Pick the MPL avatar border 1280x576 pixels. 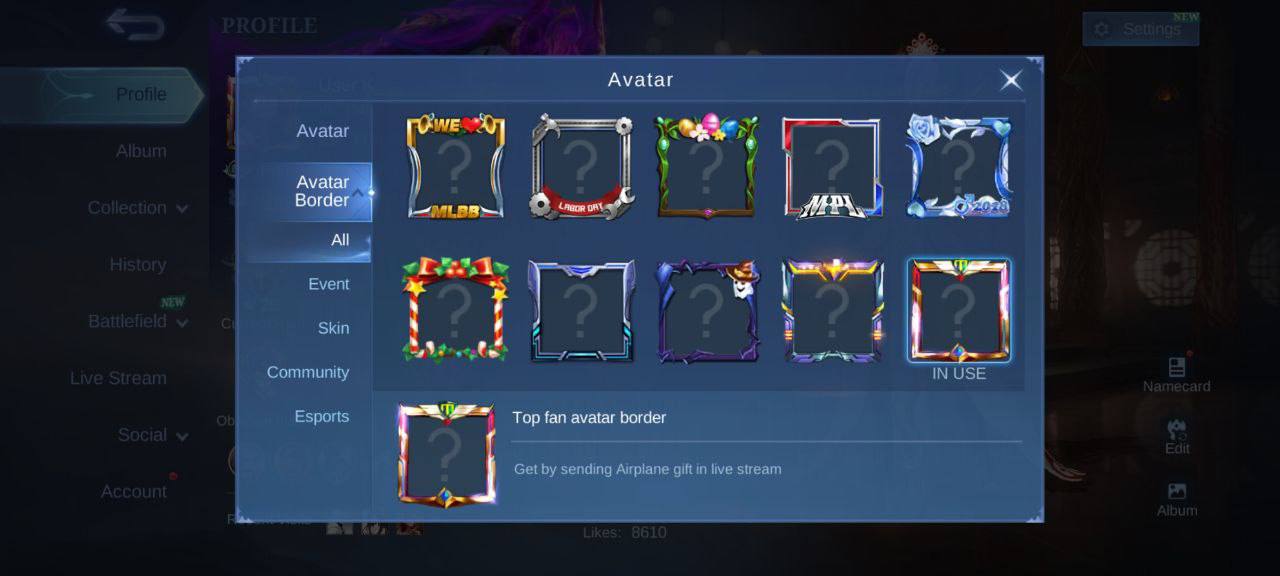832,167
